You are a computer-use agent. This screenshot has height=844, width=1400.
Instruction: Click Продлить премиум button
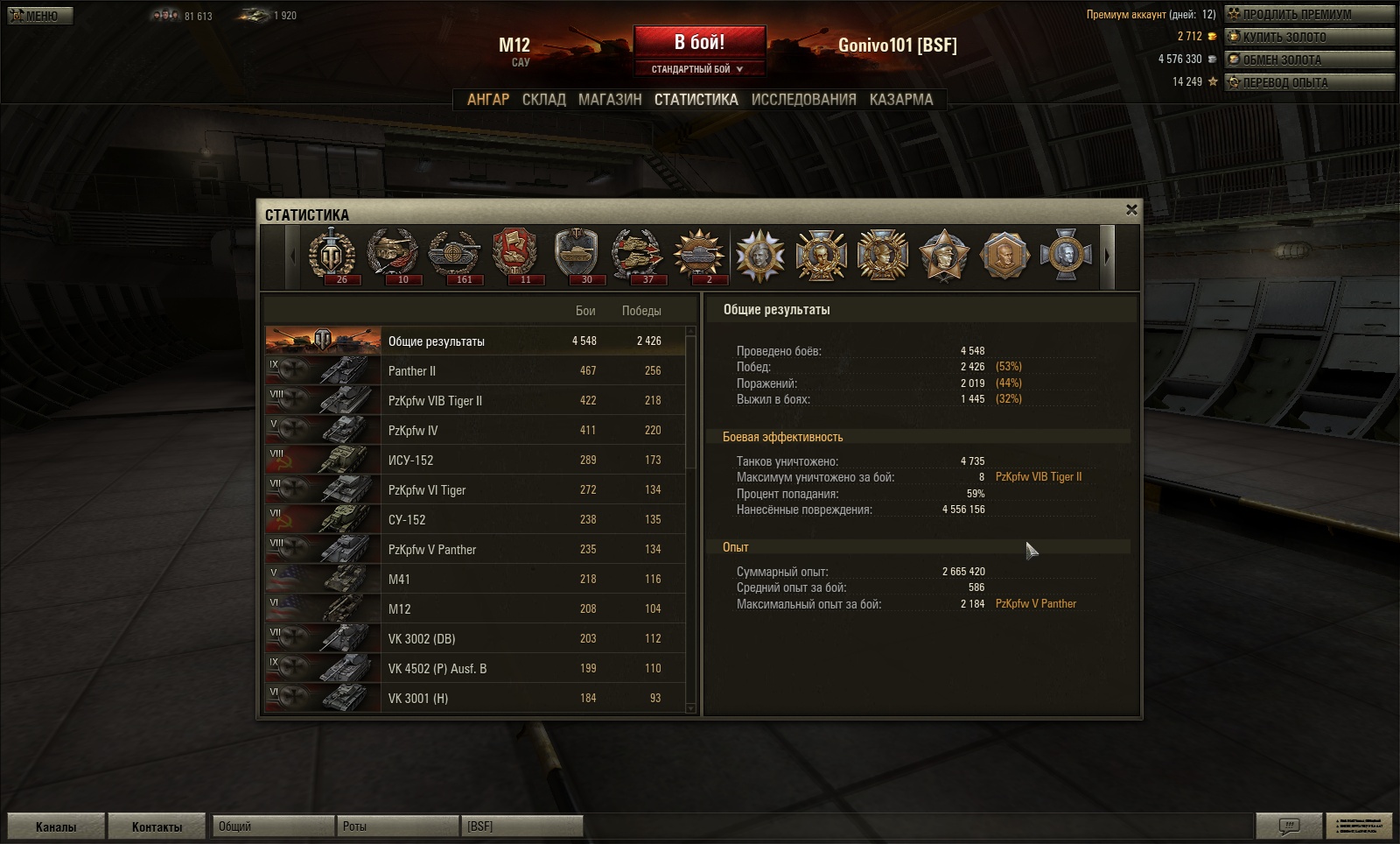click(1308, 14)
